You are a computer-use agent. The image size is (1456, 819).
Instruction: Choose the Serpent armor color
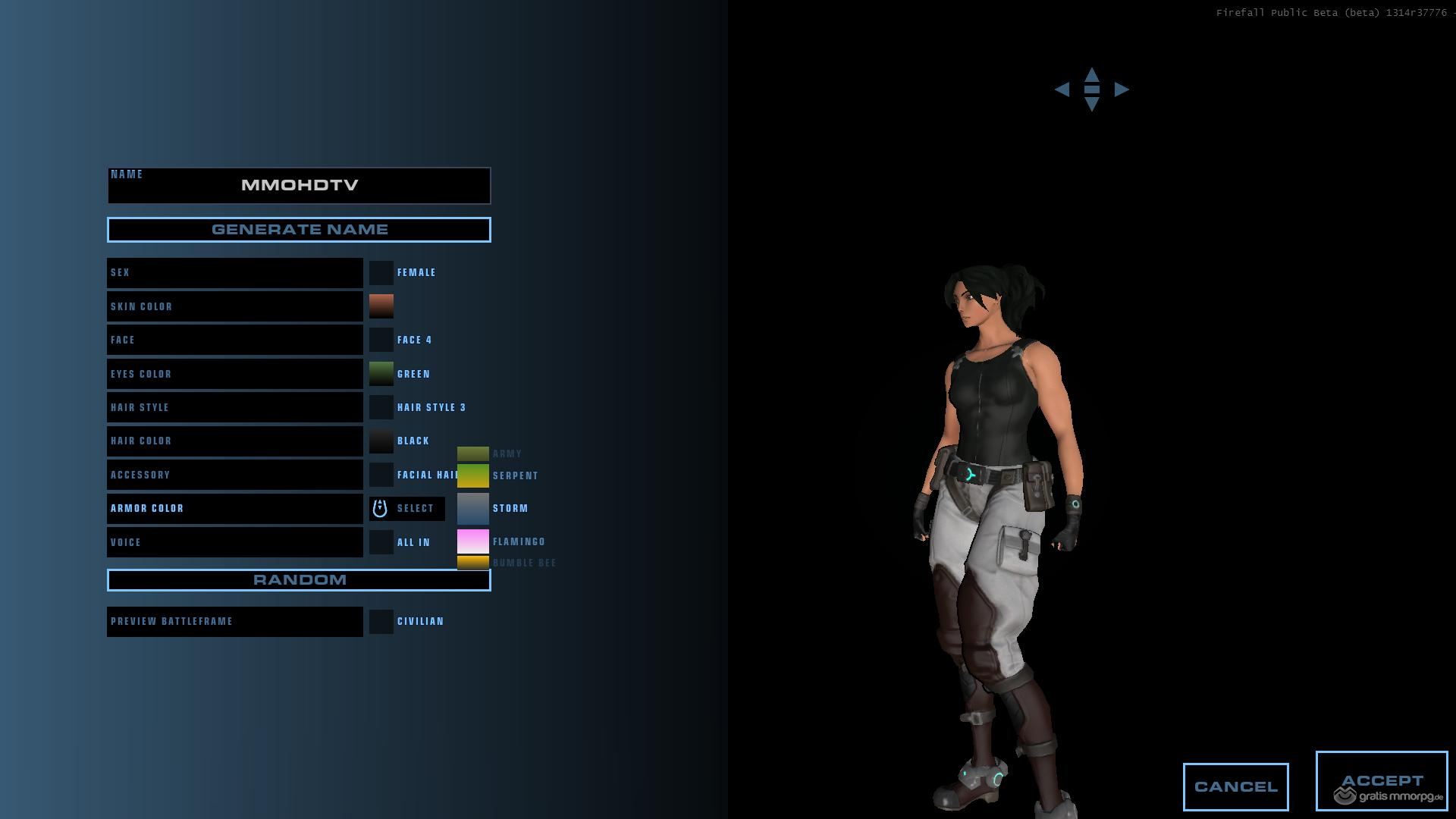[472, 475]
